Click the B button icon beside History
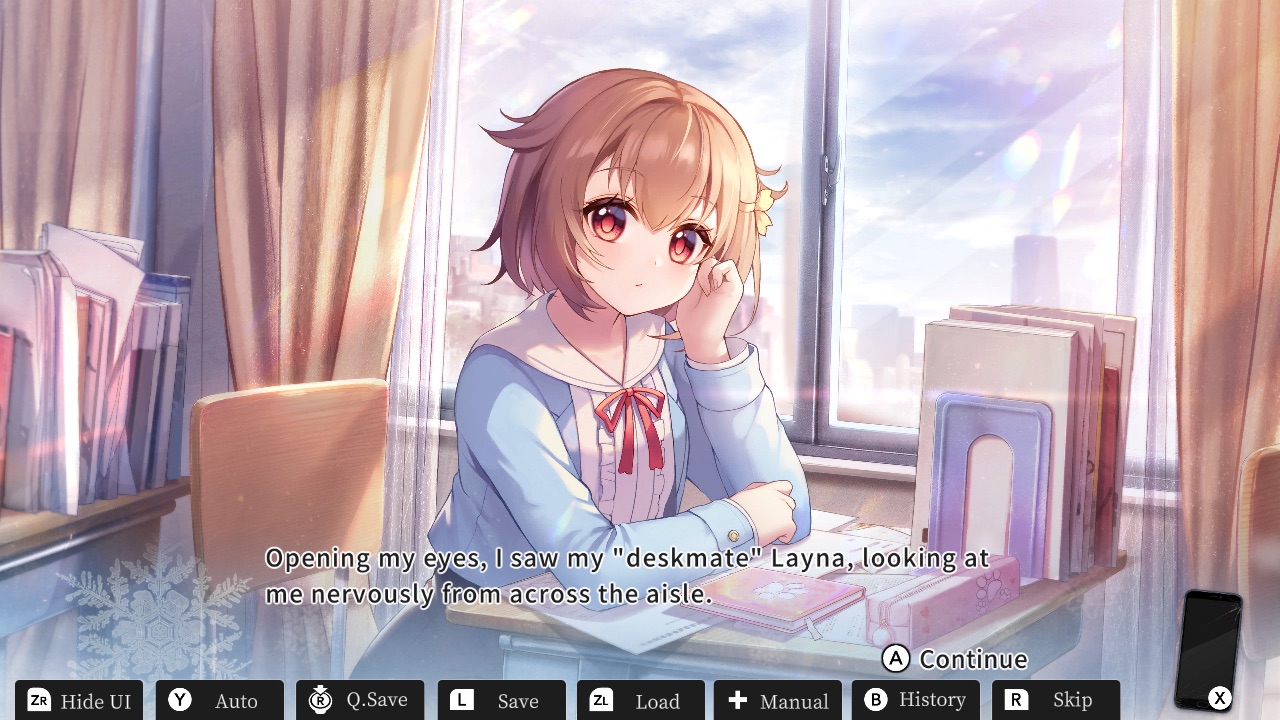This screenshot has width=1280, height=720. (876, 700)
